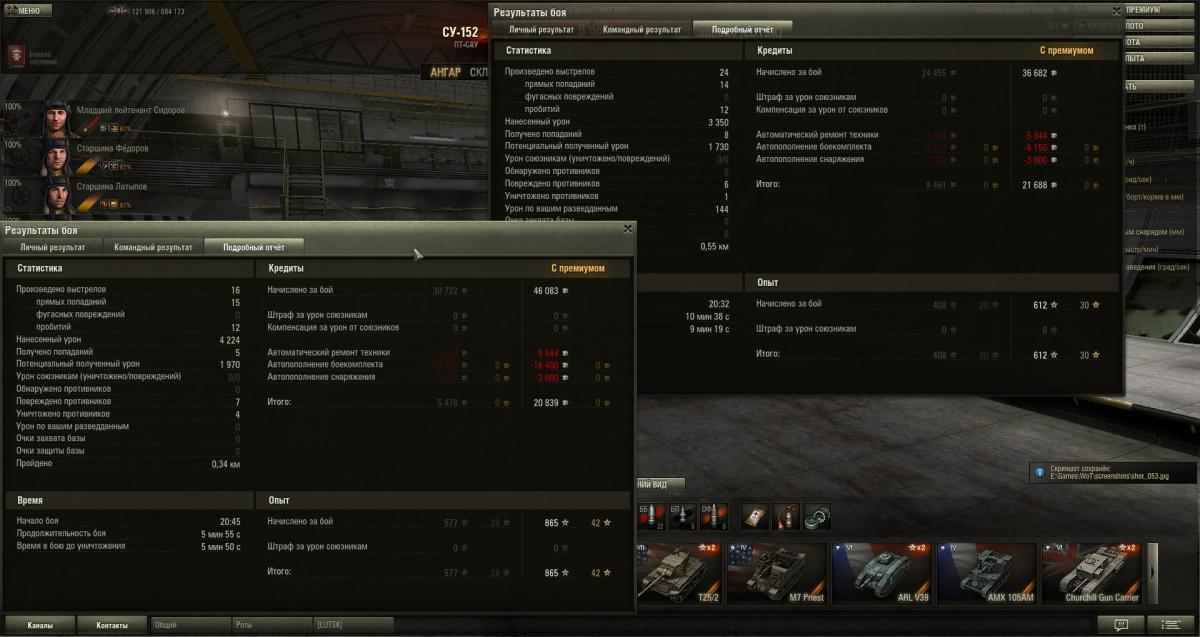Open the МЕНЮ button
This screenshot has width=1200, height=637.
pyautogui.click(x=27, y=11)
